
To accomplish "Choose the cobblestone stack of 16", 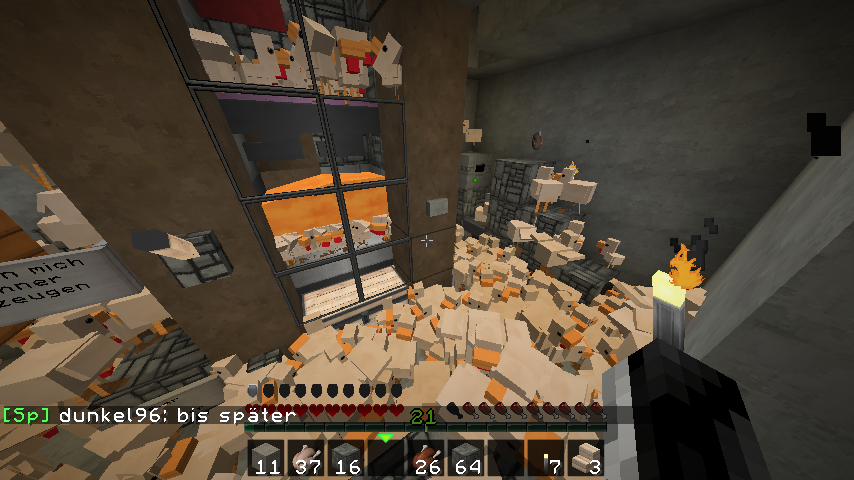I will 347,458.
